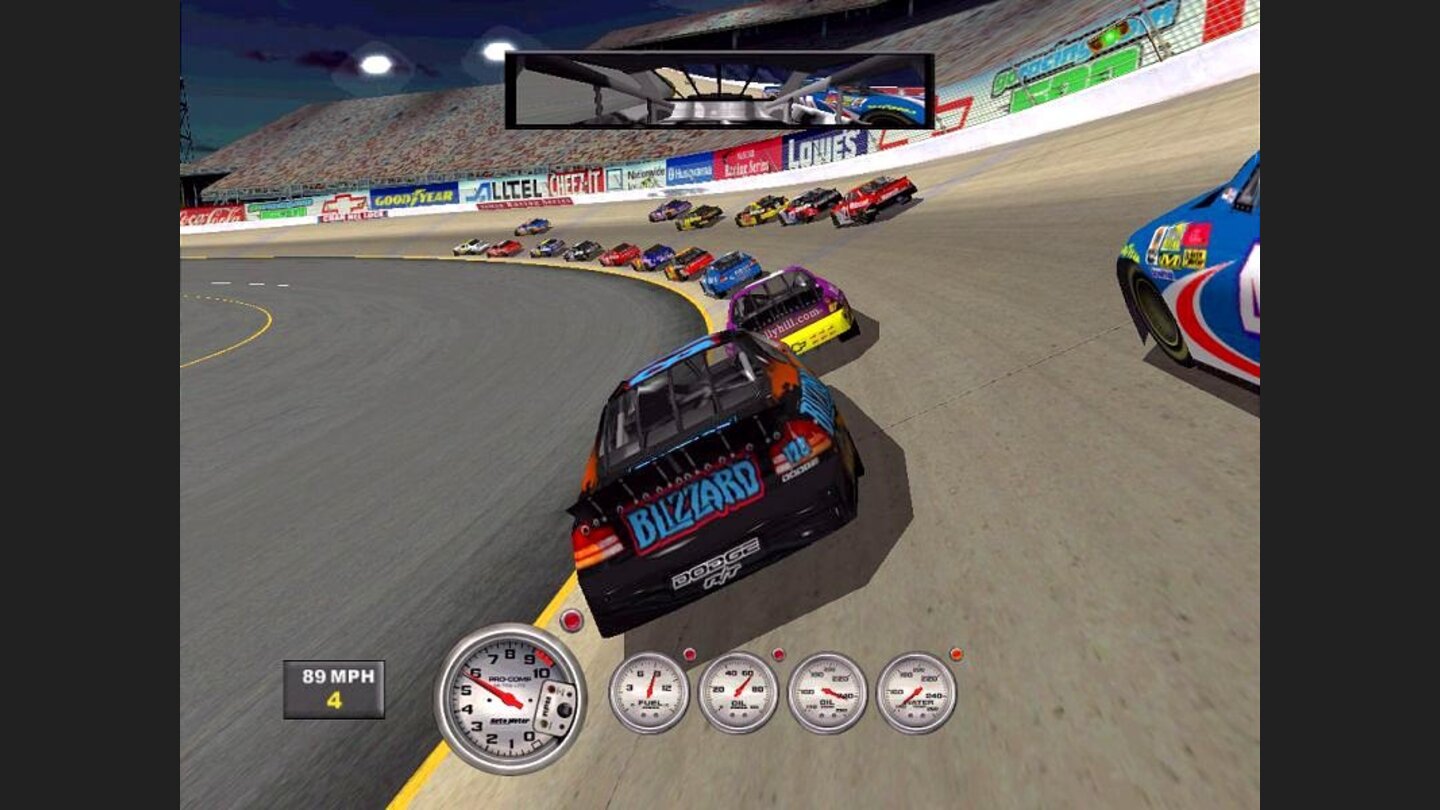The height and width of the screenshot is (810, 1440).
Task: Click the Auto Meter logo on the tachometer
Action: [512, 722]
